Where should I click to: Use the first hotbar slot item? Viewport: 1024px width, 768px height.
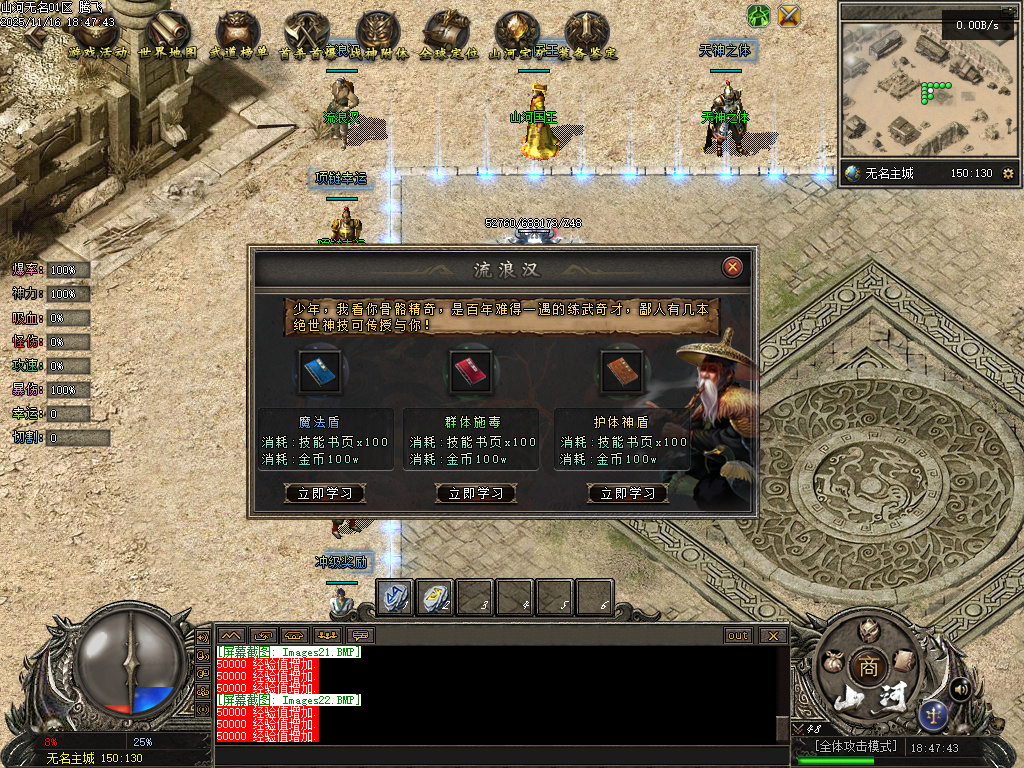click(394, 597)
